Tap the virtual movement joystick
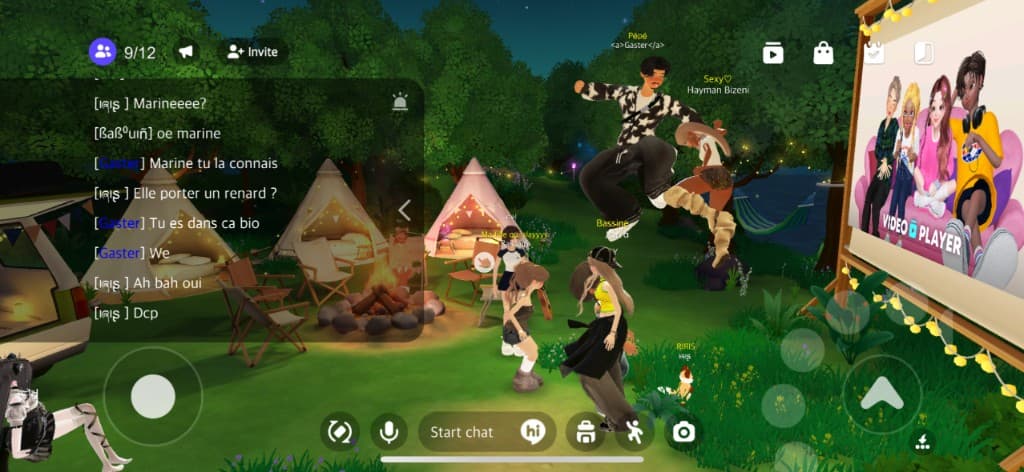Image resolution: width=1024 pixels, height=472 pixels. pos(153,397)
